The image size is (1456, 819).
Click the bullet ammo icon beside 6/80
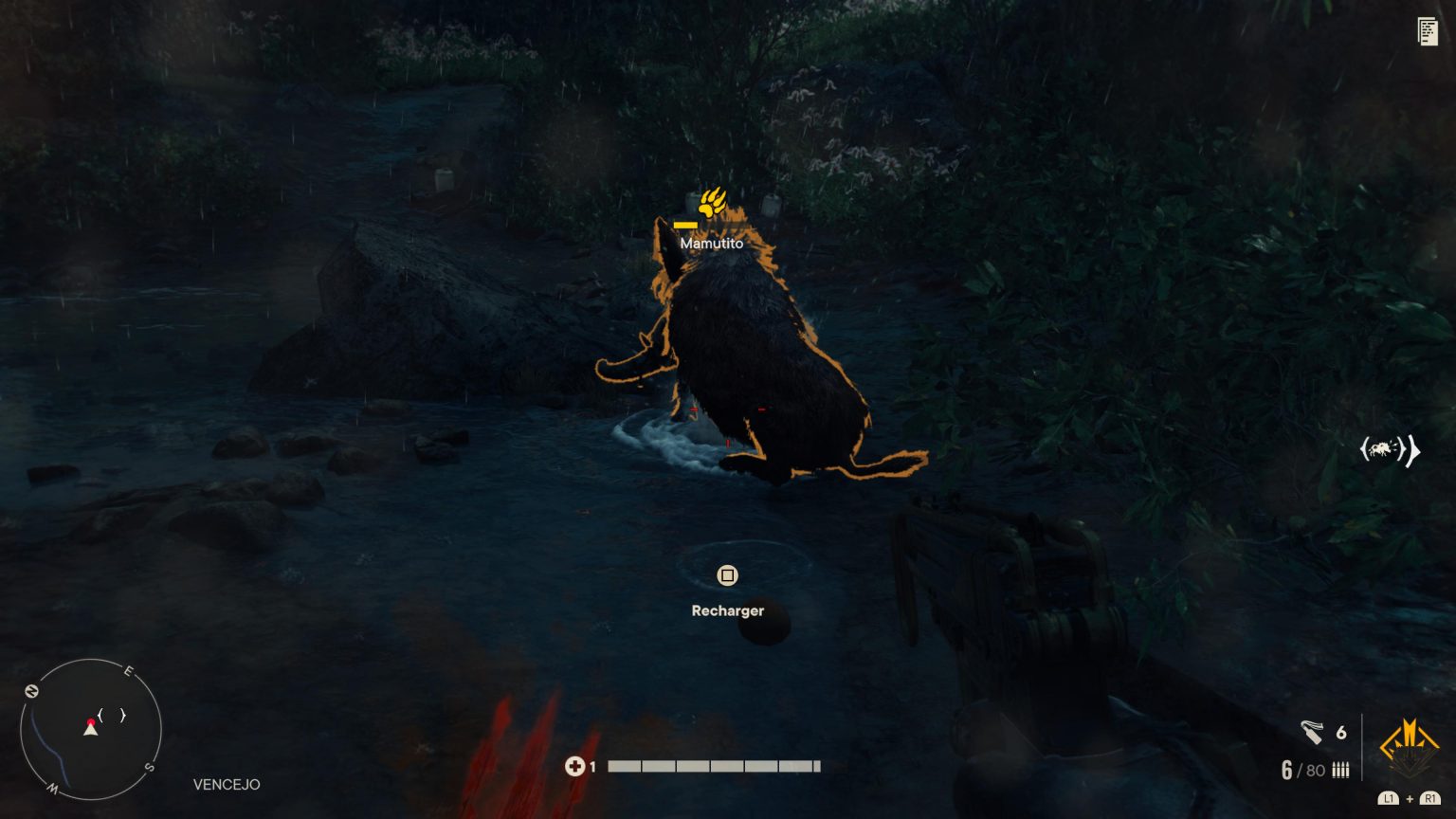click(x=1339, y=770)
